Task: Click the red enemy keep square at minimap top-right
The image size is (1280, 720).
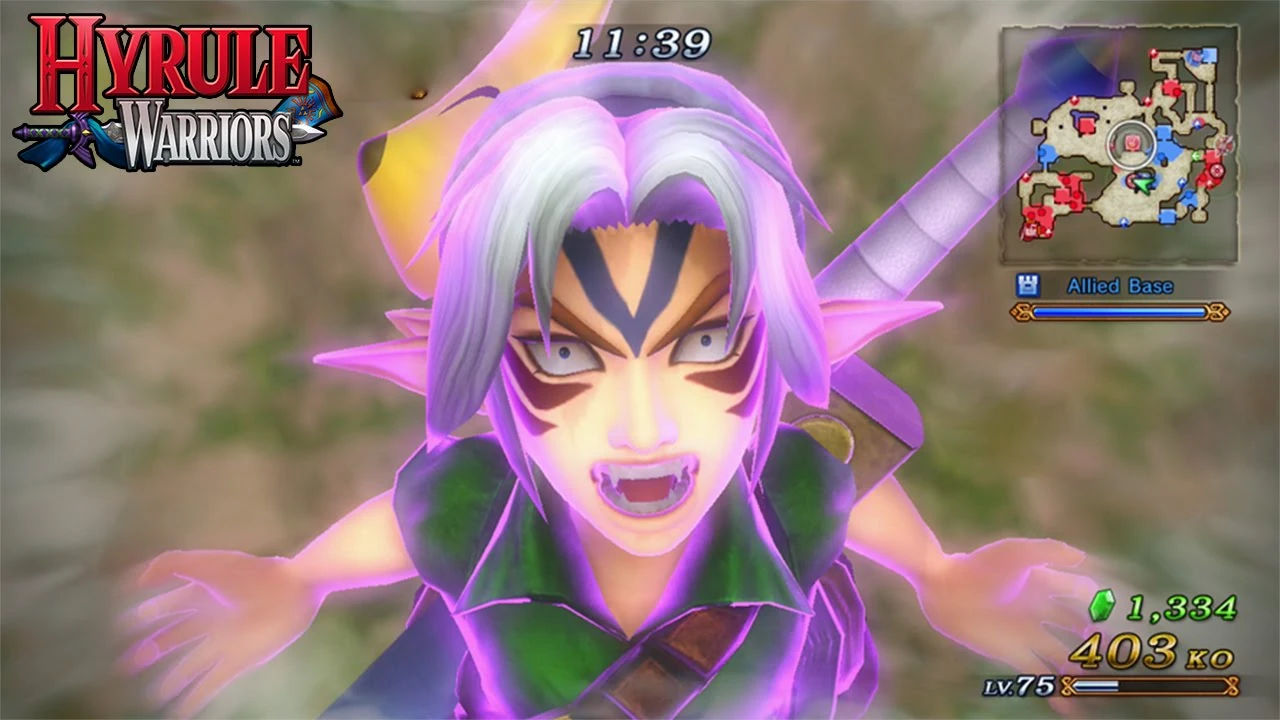Action: click(x=1173, y=88)
